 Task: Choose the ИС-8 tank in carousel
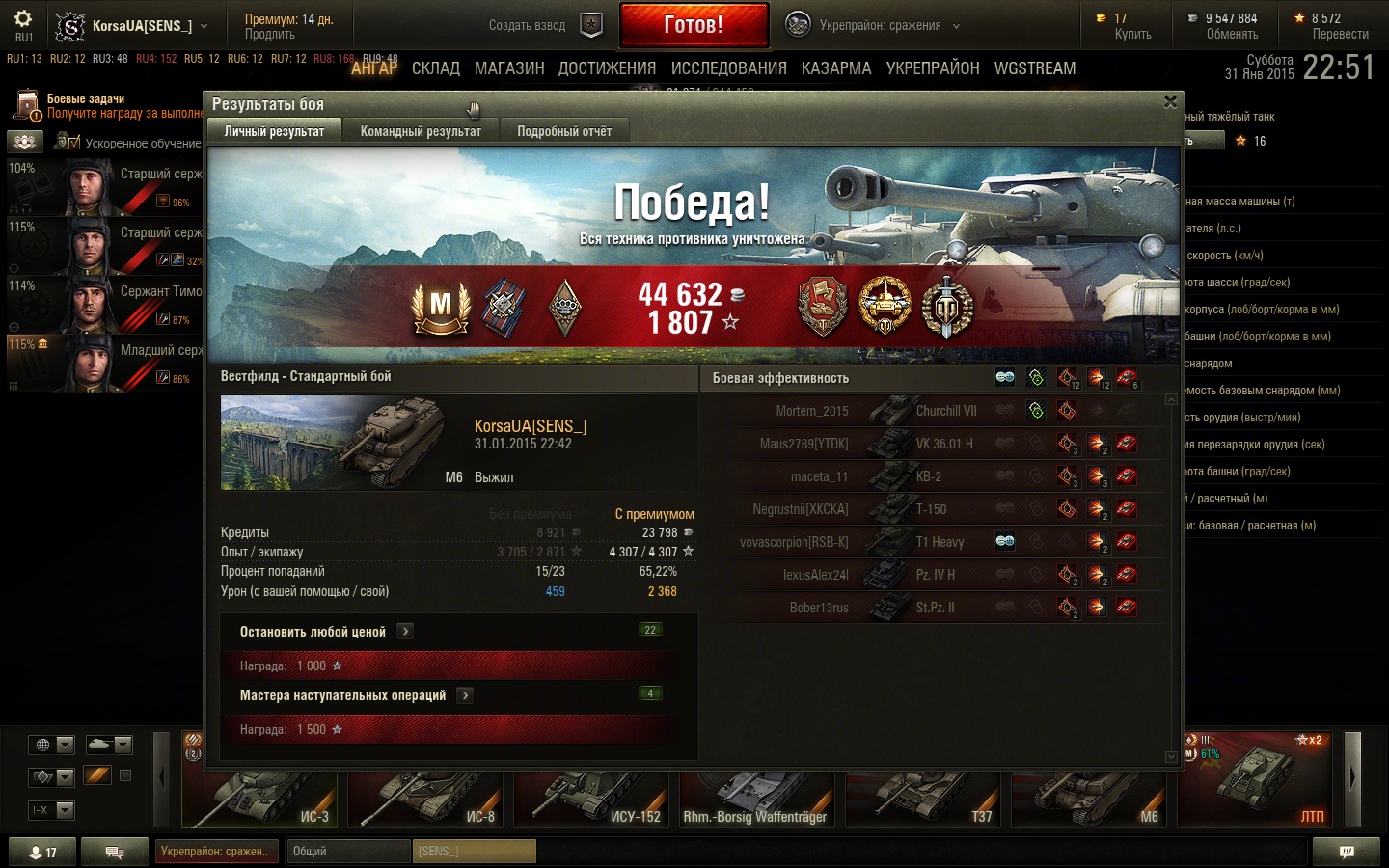(x=426, y=799)
